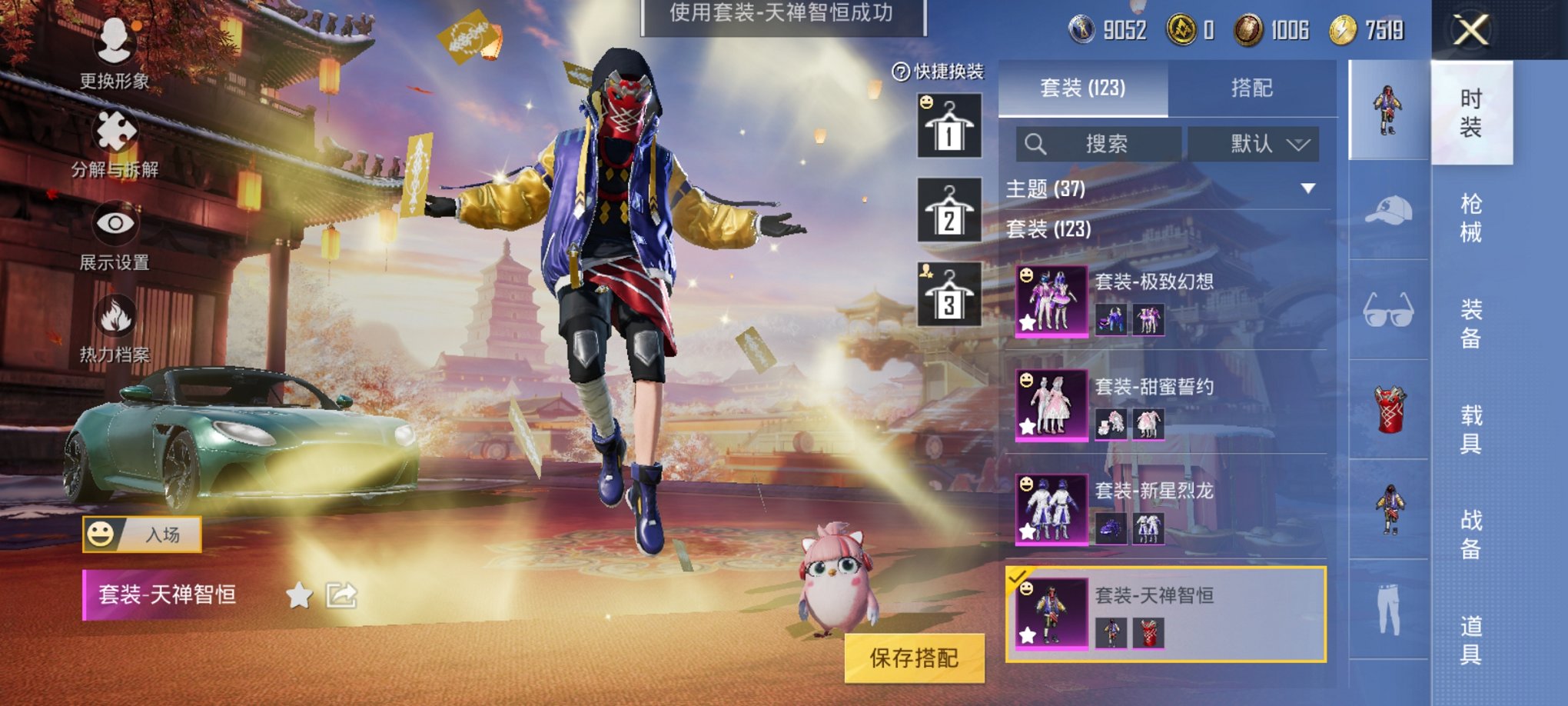
Task: Open the 展示设置 display settings
Action: click(114, 223)
